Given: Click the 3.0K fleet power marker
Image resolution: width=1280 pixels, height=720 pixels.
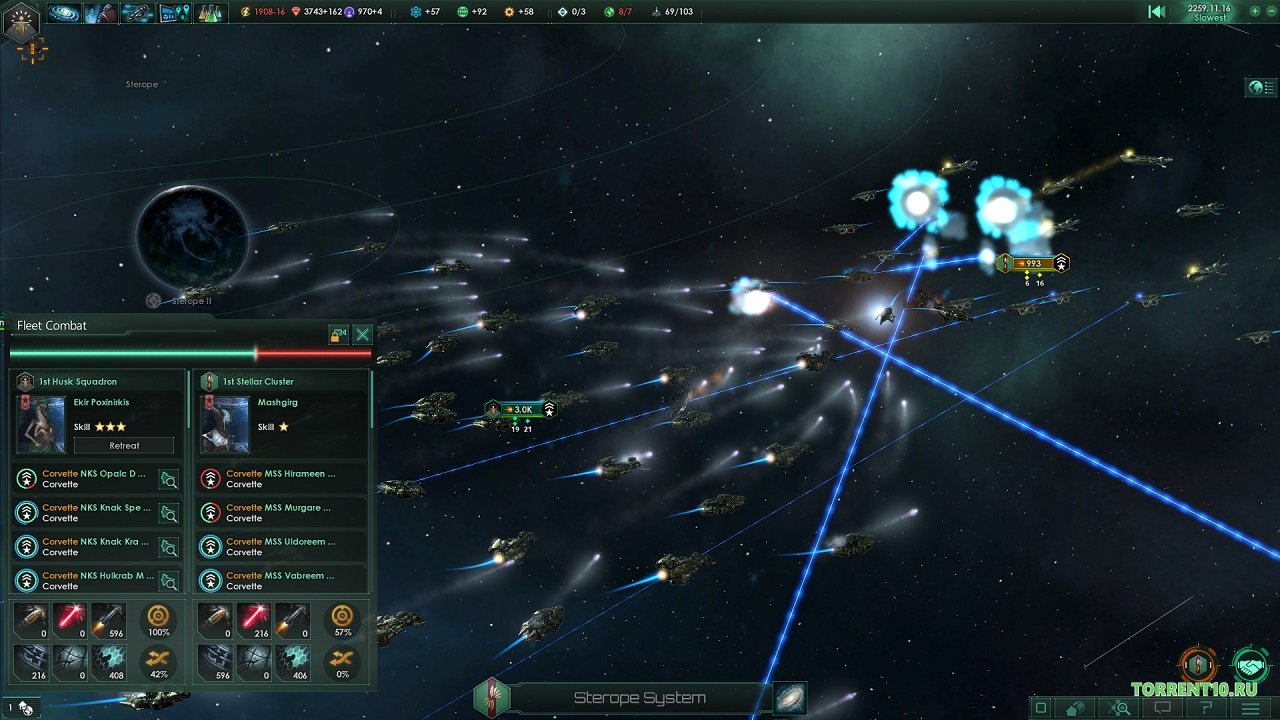Looking at the screenshot, I should click(521, 409).
